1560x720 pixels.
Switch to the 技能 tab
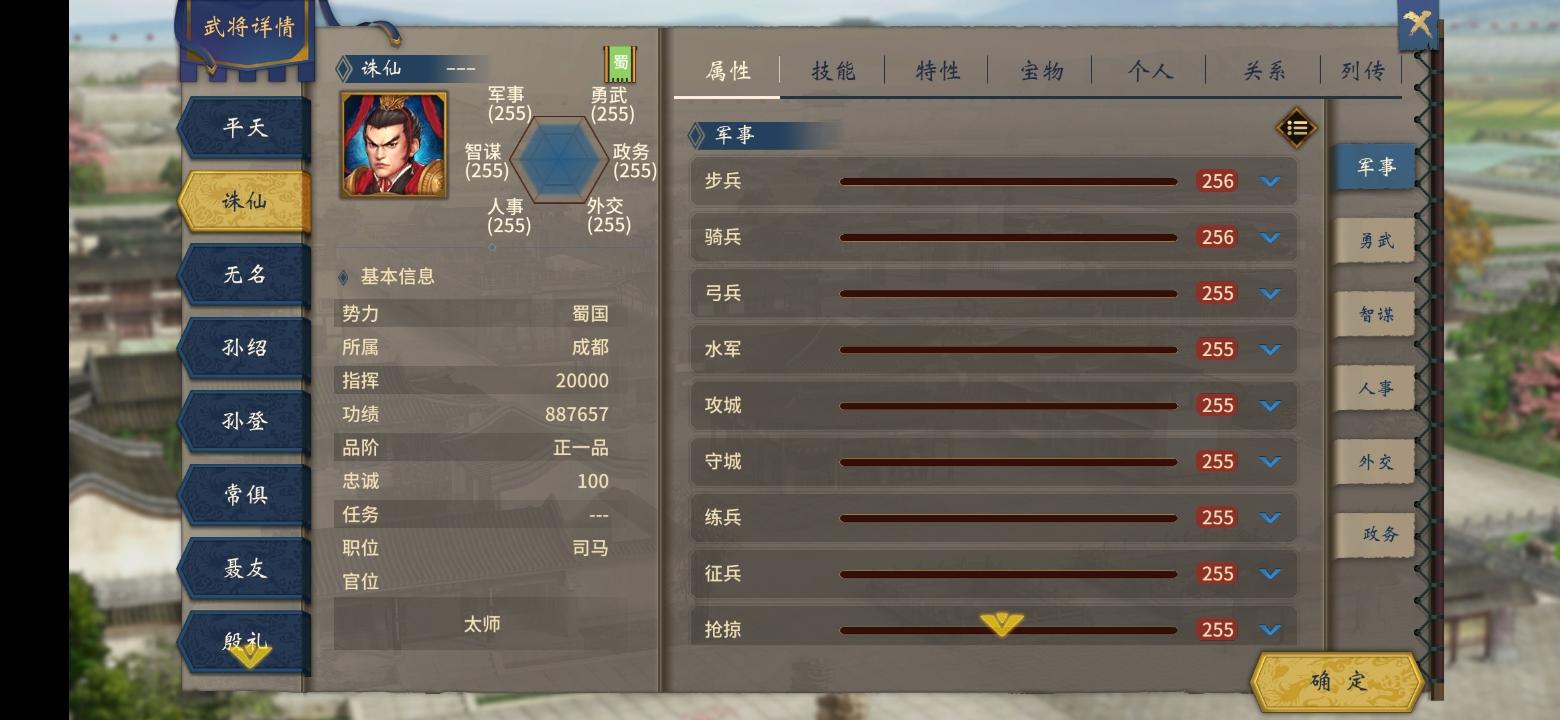(831, 71)
